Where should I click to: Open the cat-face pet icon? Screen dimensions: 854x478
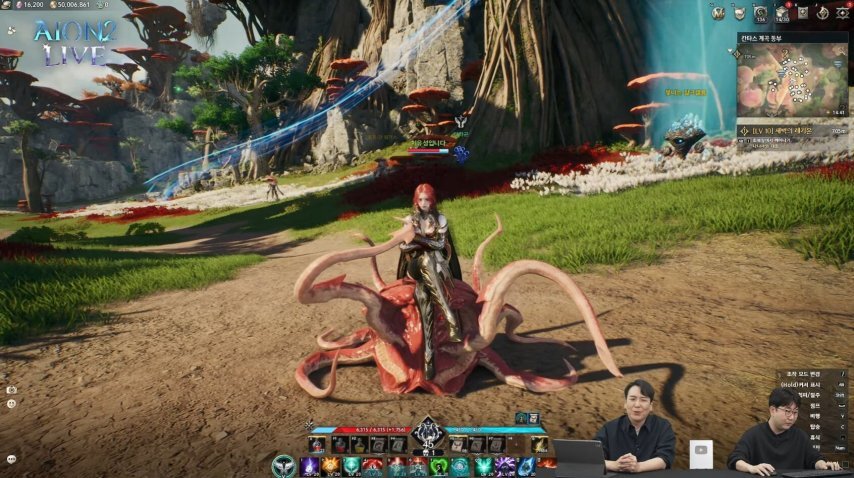click(739, 13)
